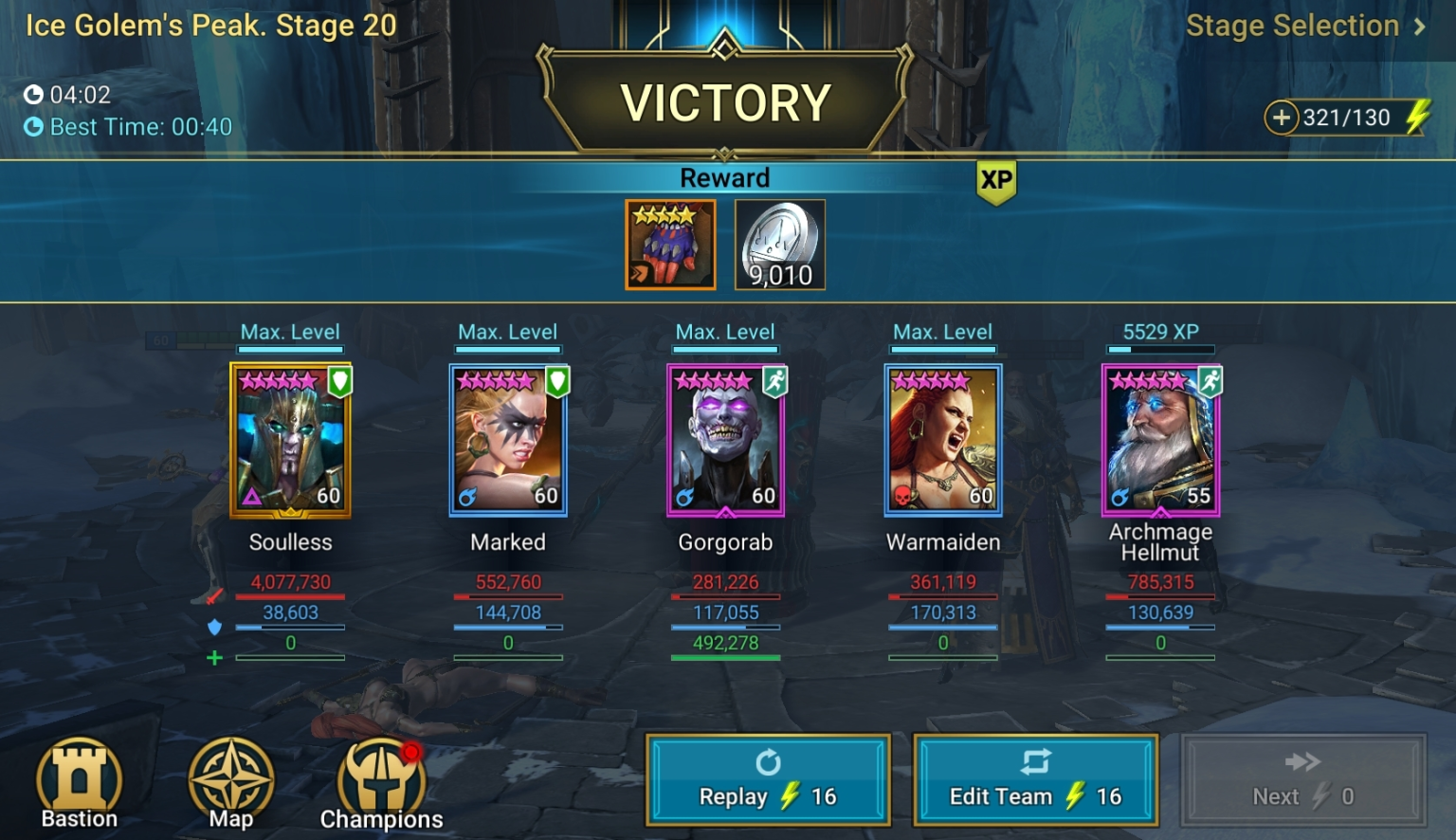
Task: Click the silver coins reward icon
Action: click(x=779, y=244)
